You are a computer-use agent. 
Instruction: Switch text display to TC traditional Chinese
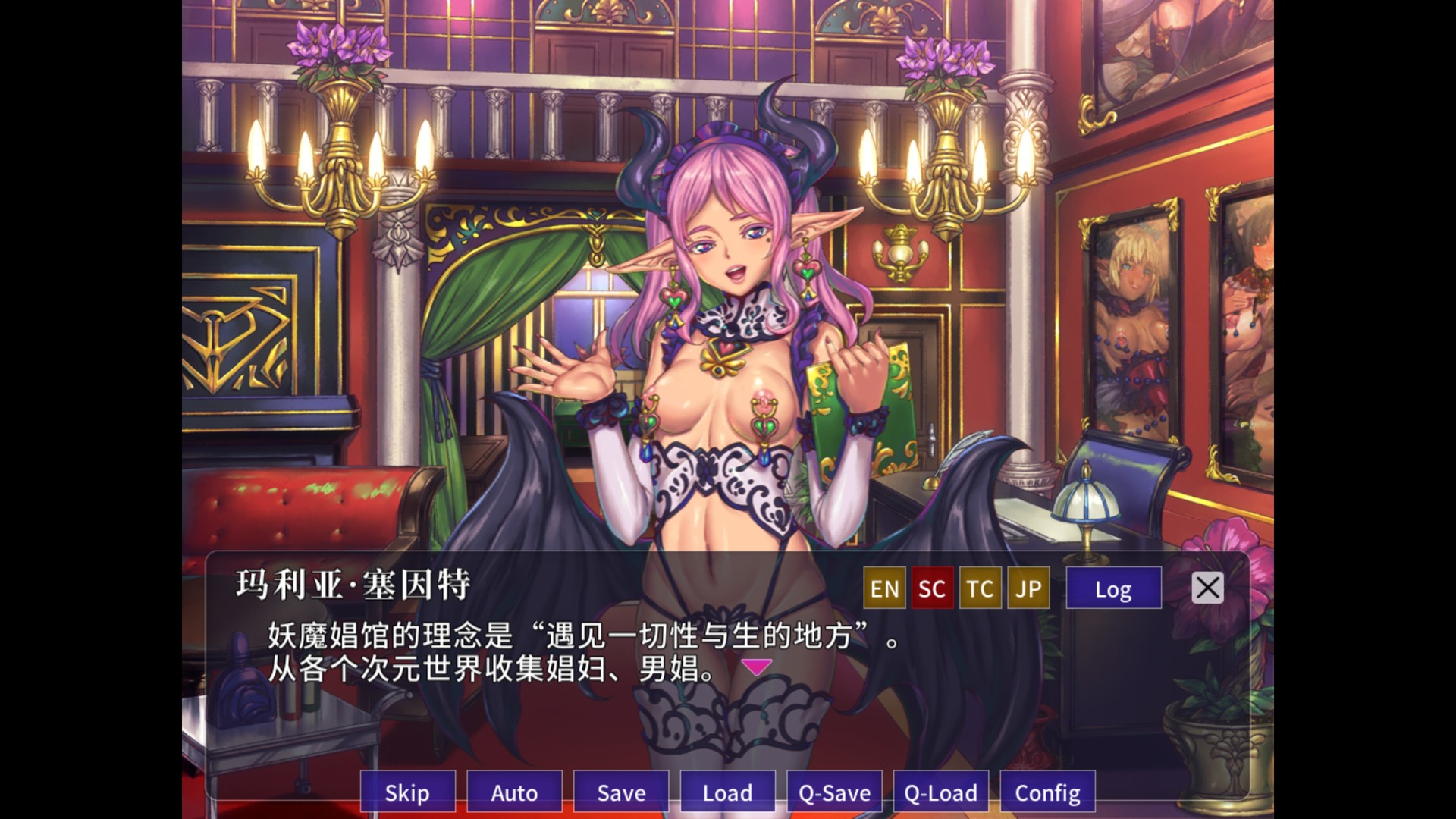point(979,588)
